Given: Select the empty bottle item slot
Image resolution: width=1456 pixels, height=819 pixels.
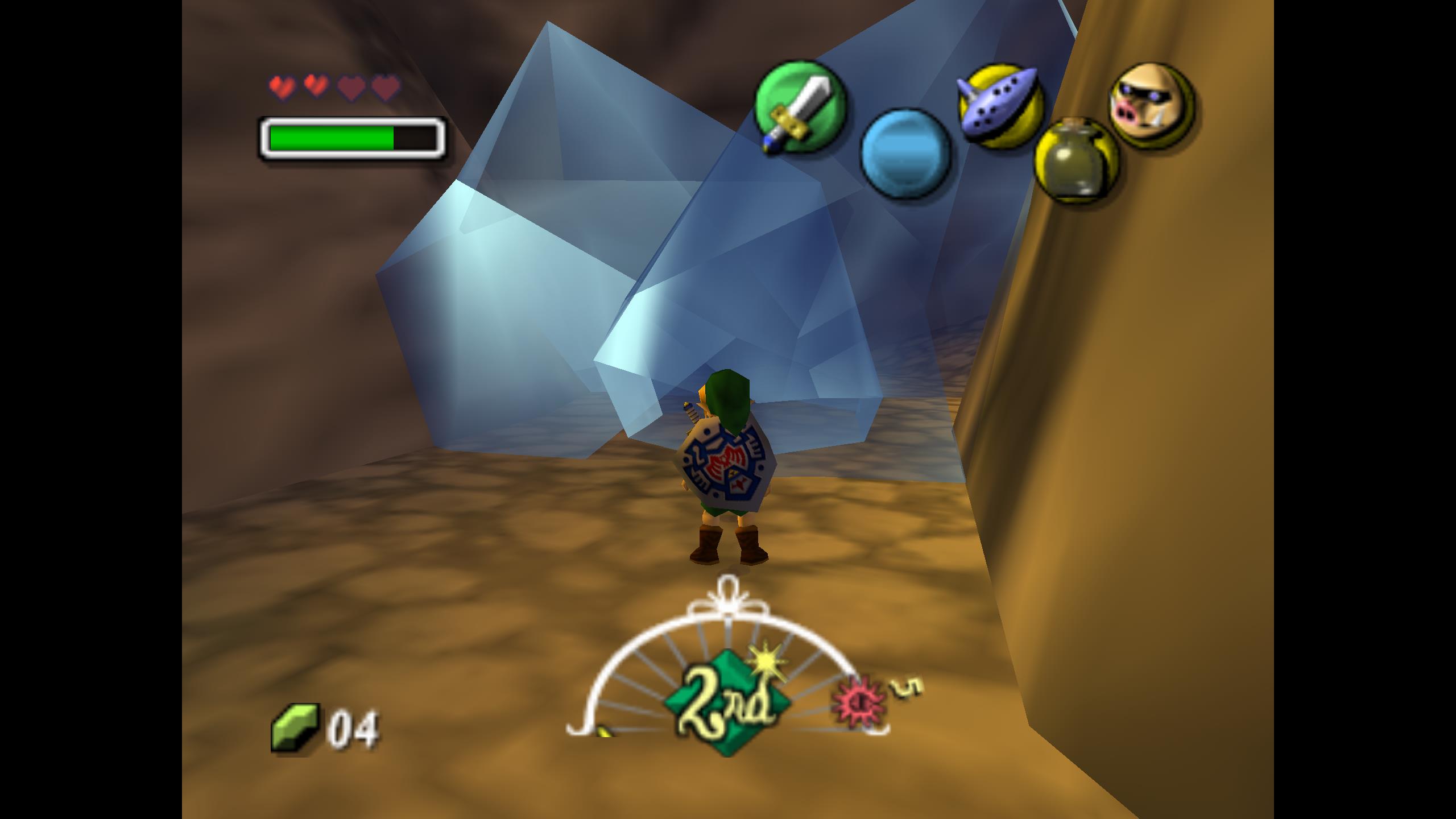Looking at the screenshot, I should pos(1076,159).
